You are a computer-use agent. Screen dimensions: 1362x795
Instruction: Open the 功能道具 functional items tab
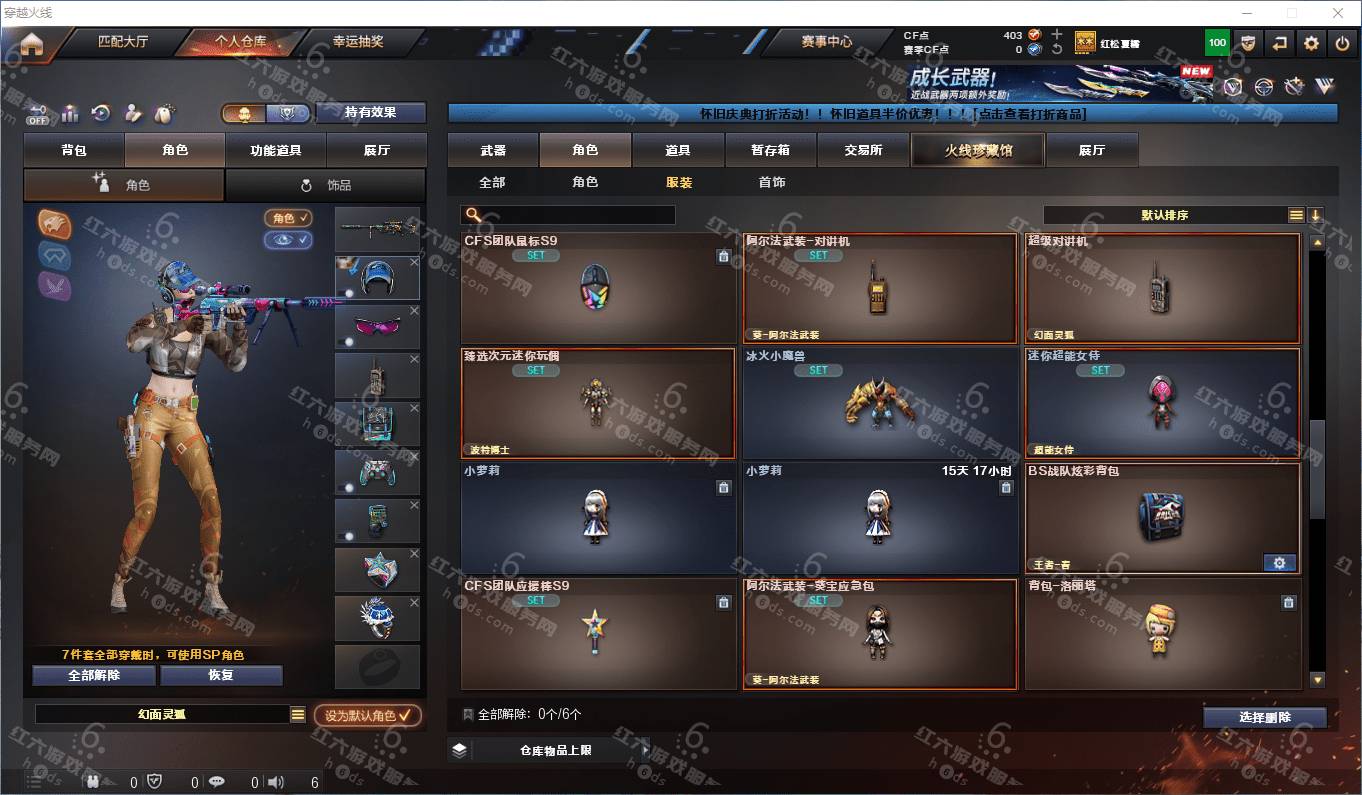(275, 150)
